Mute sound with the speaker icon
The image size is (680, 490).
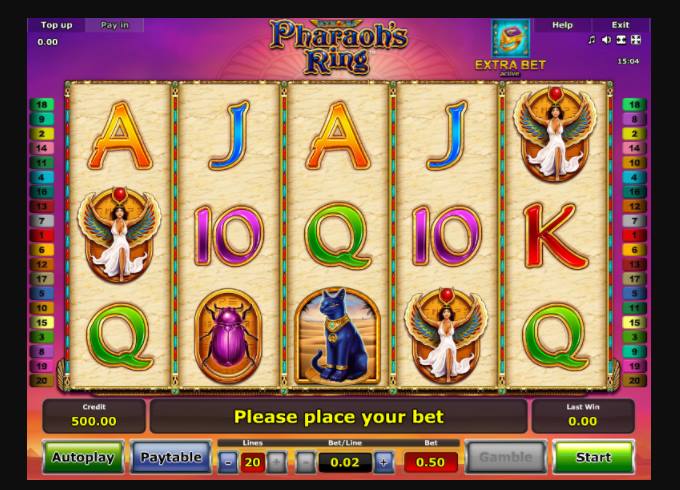point(605,40)
